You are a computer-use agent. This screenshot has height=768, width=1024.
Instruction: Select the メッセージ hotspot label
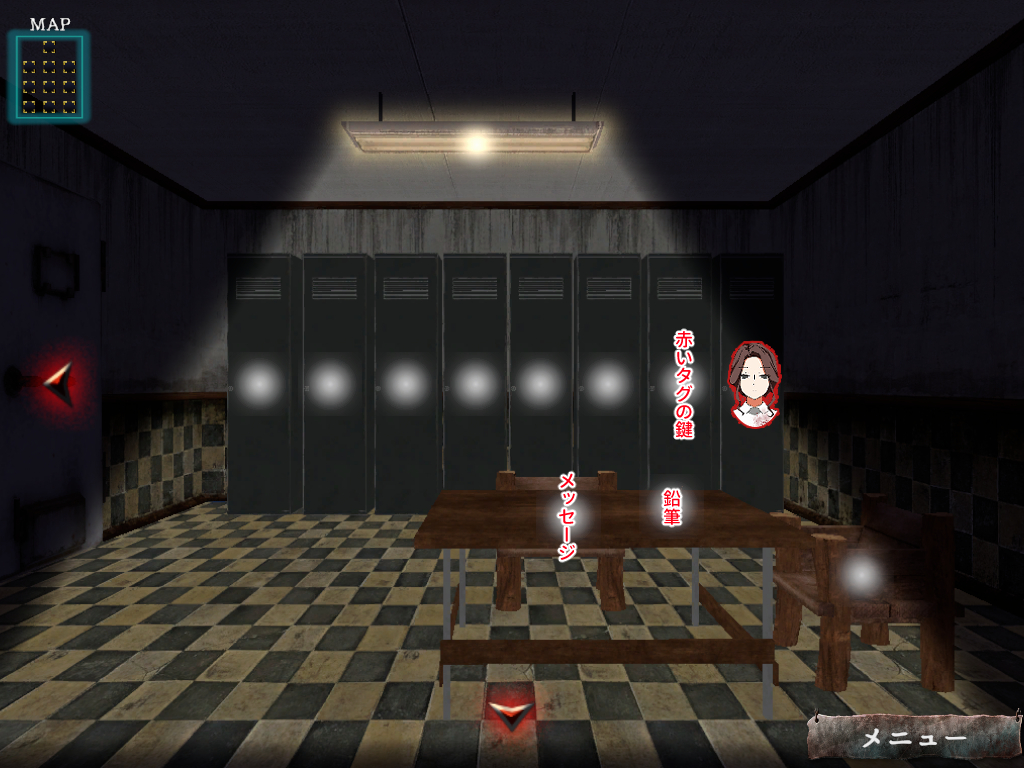568,516
